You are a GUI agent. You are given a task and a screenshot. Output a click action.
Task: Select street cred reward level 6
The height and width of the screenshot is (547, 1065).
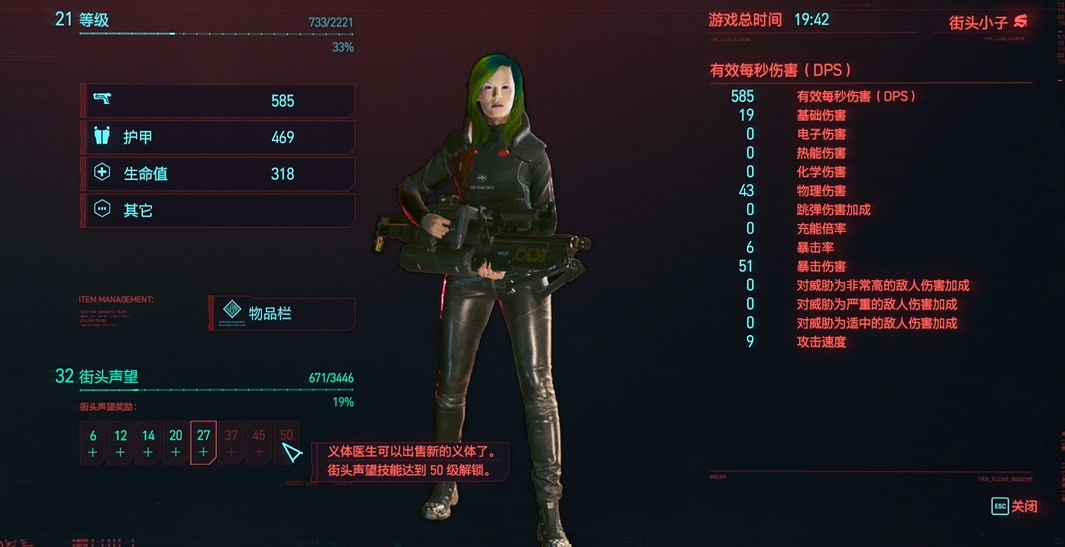93,443
